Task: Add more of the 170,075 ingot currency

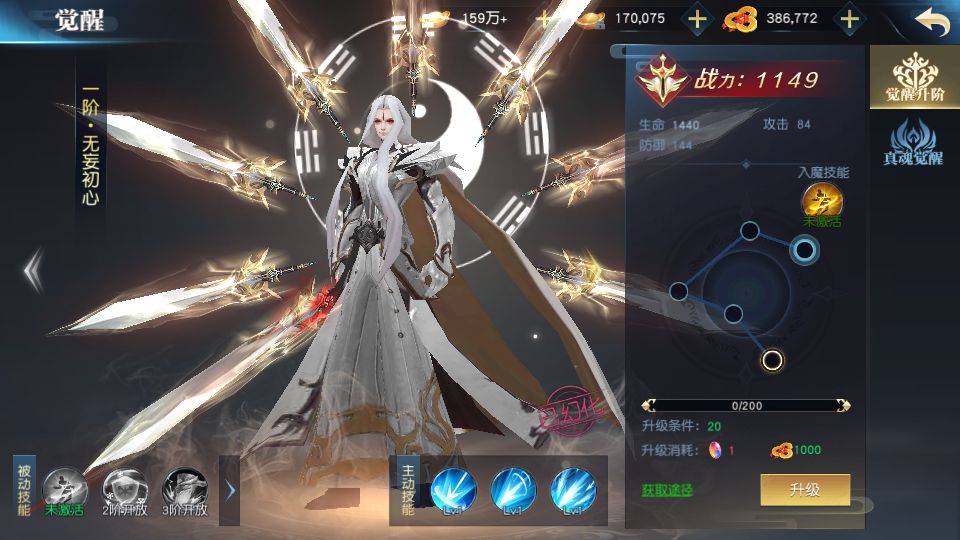Action: point(697,19)
